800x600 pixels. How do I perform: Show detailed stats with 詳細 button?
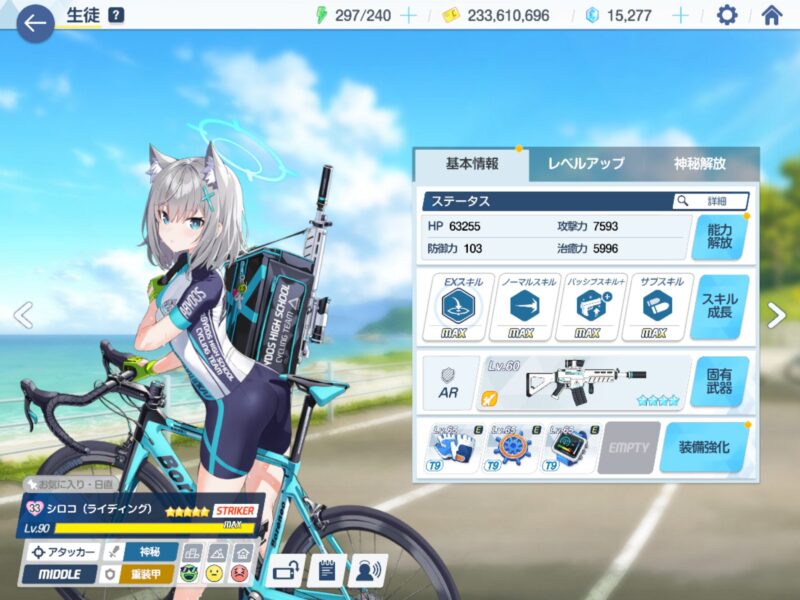[711, 201]
